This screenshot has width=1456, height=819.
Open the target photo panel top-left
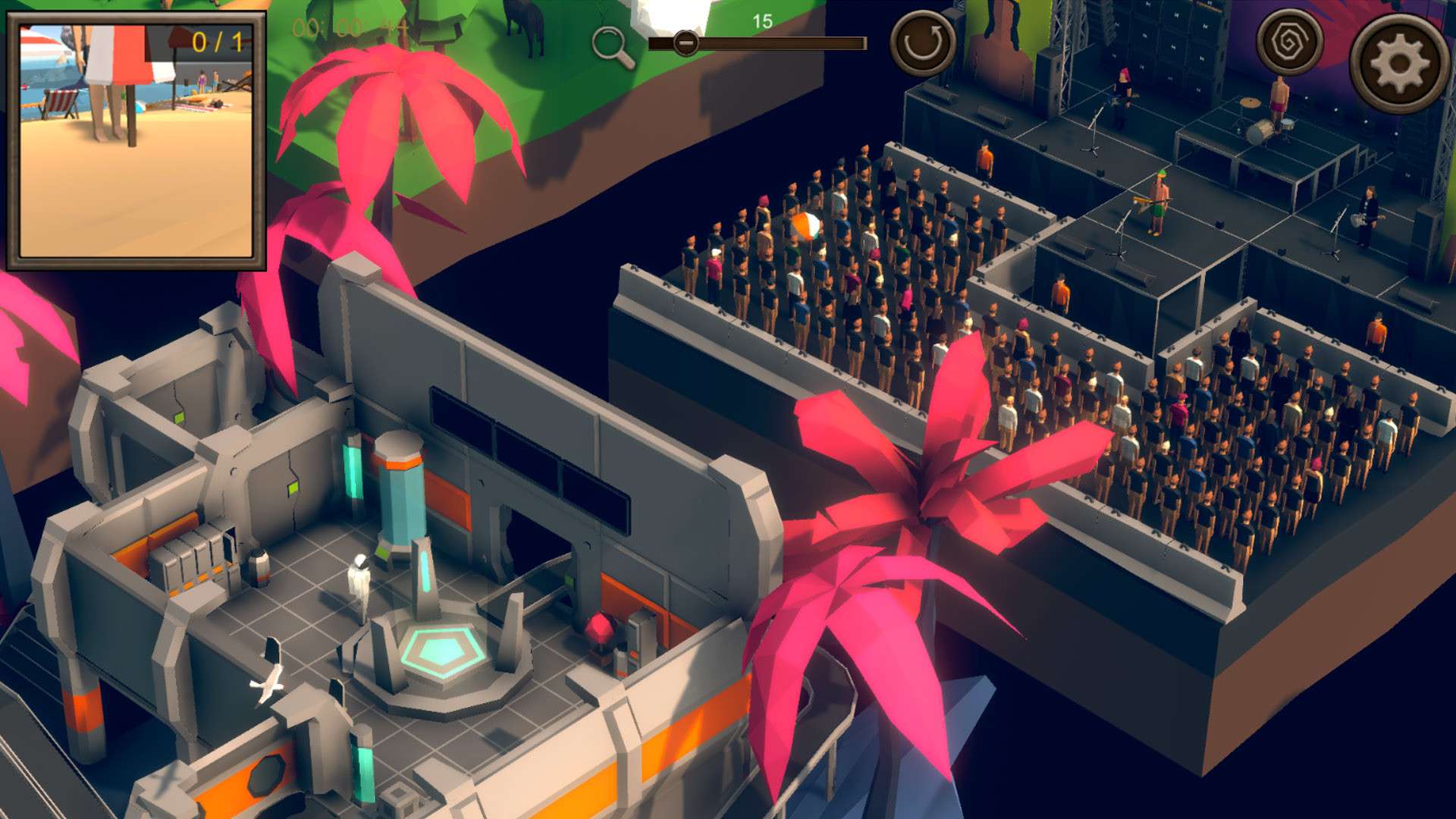coord(136,140)
